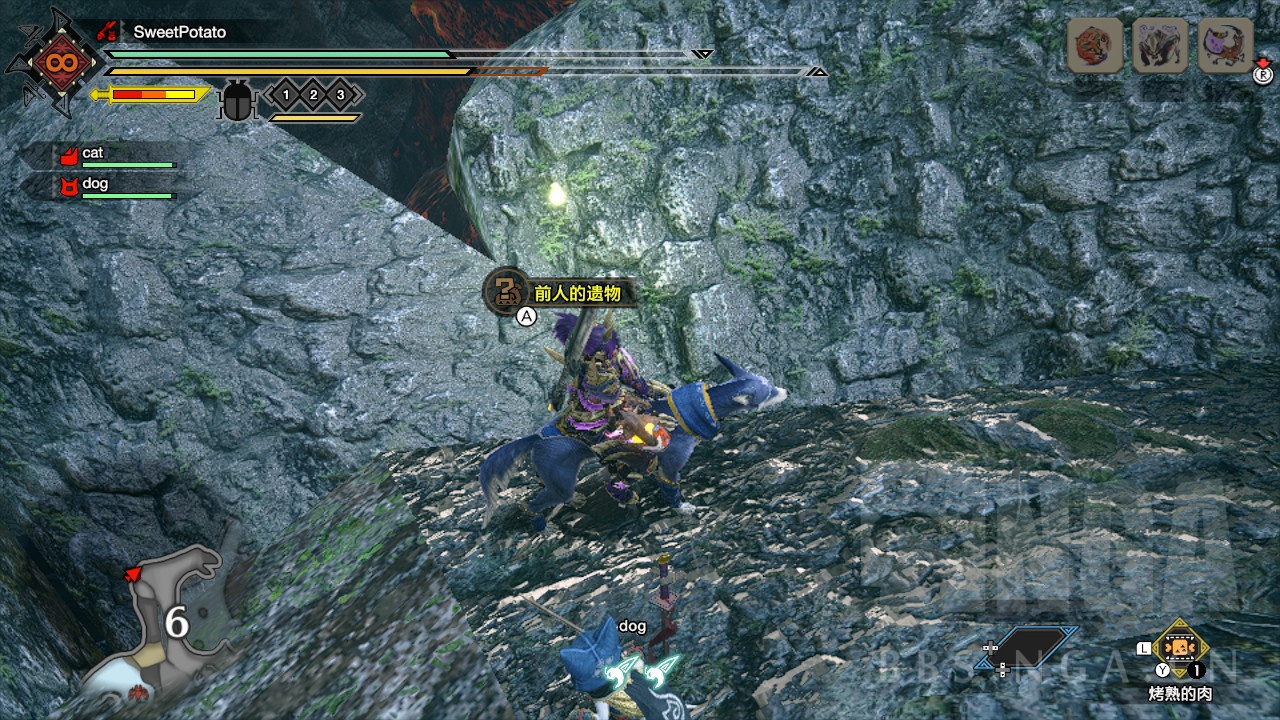Interact with the 前人的遺物 prompt

tap(560, 292)
